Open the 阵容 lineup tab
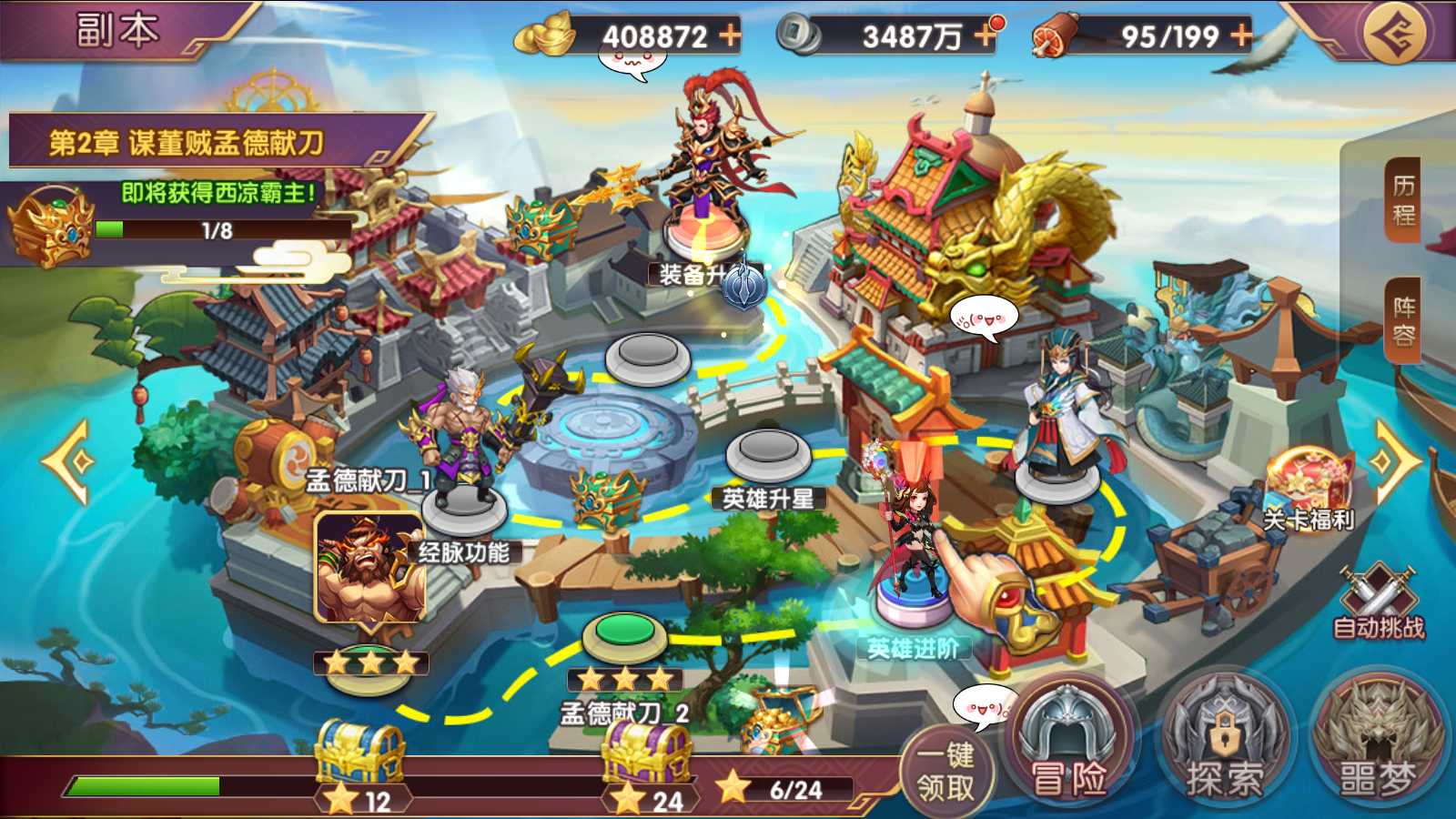 [1403, 321]
